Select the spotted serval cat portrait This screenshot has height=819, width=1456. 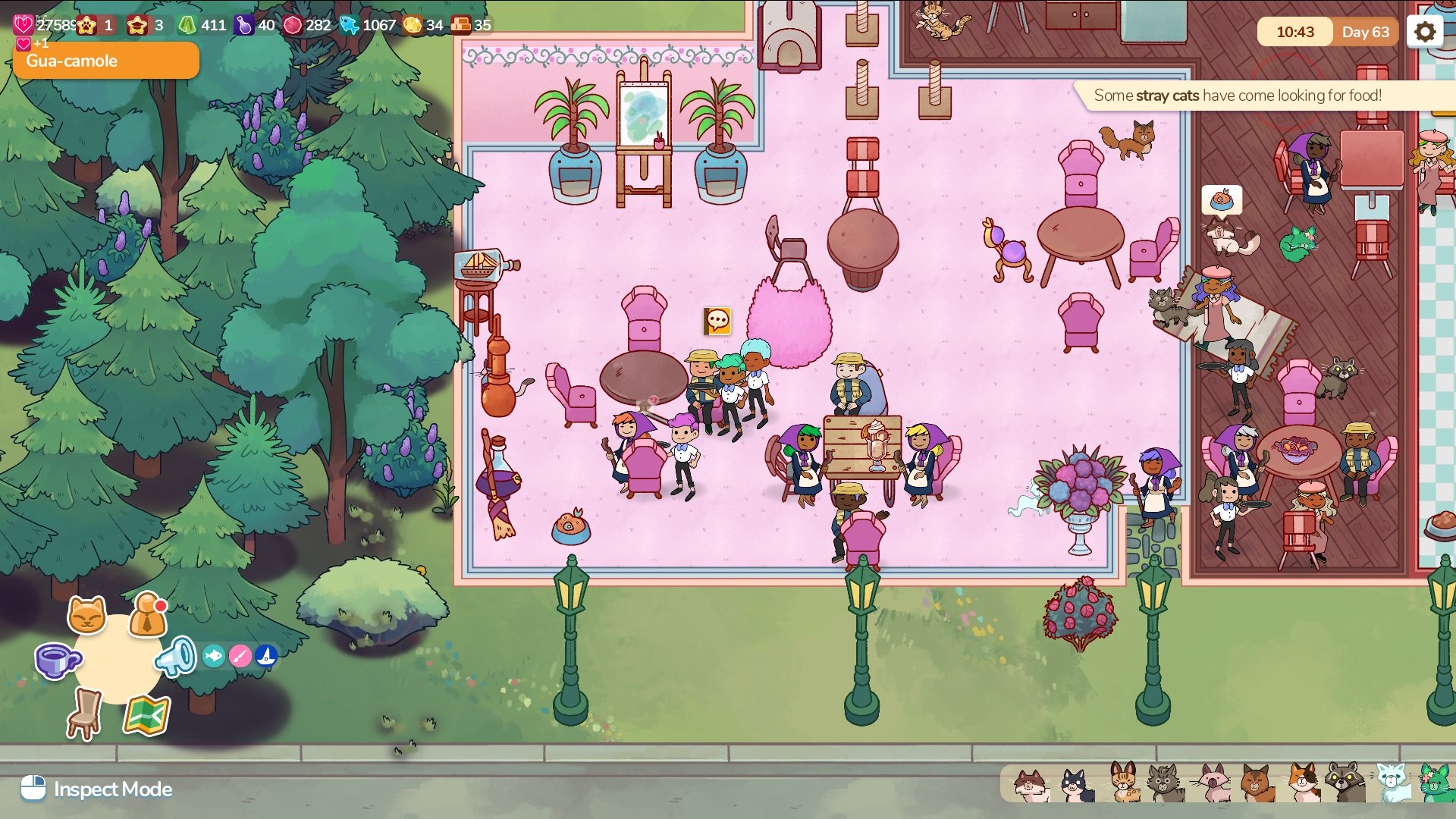tap(1124, 783)
